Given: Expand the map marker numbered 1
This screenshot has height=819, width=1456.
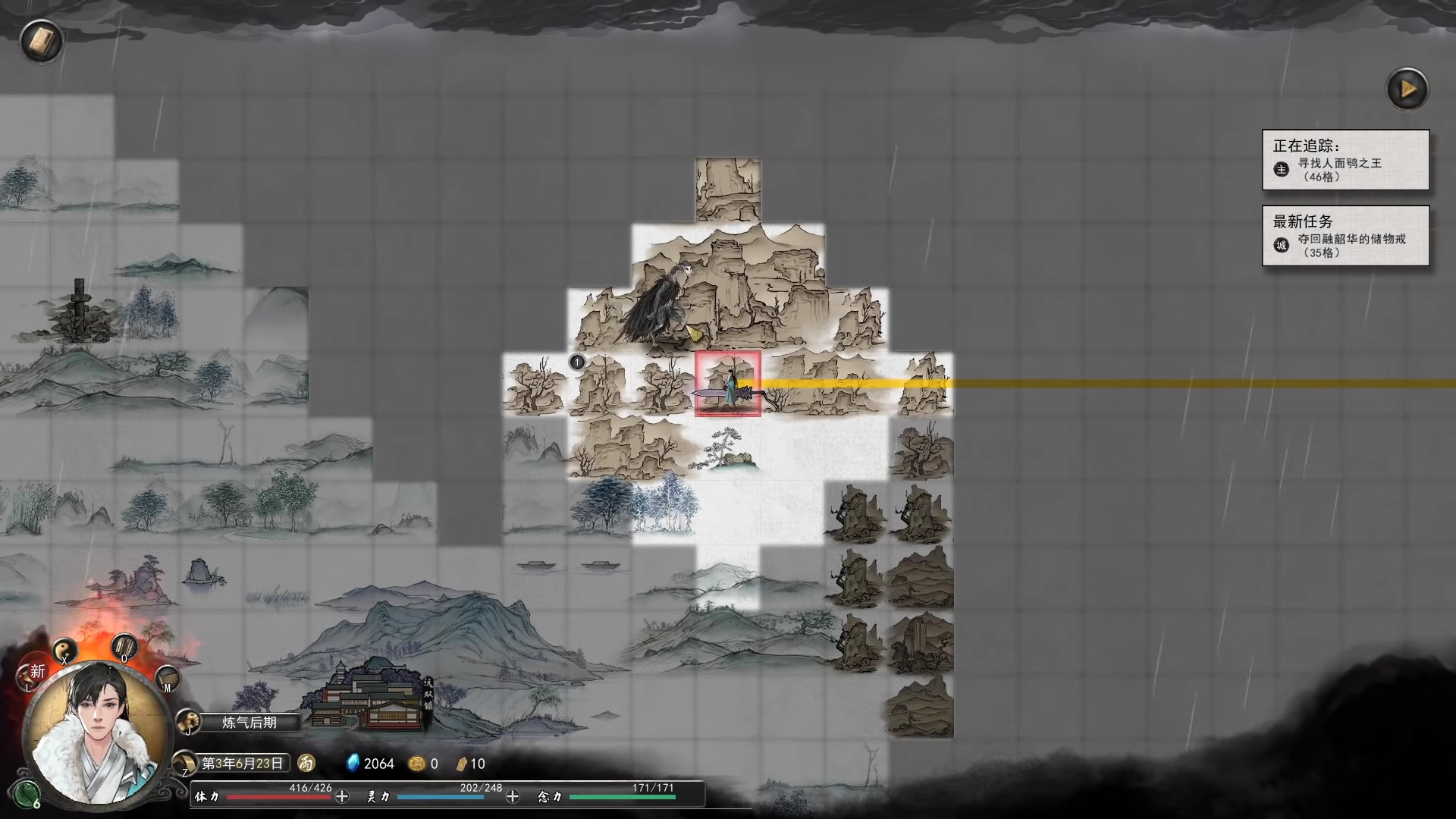Looking at the screenshot, I should coord(576,363).
